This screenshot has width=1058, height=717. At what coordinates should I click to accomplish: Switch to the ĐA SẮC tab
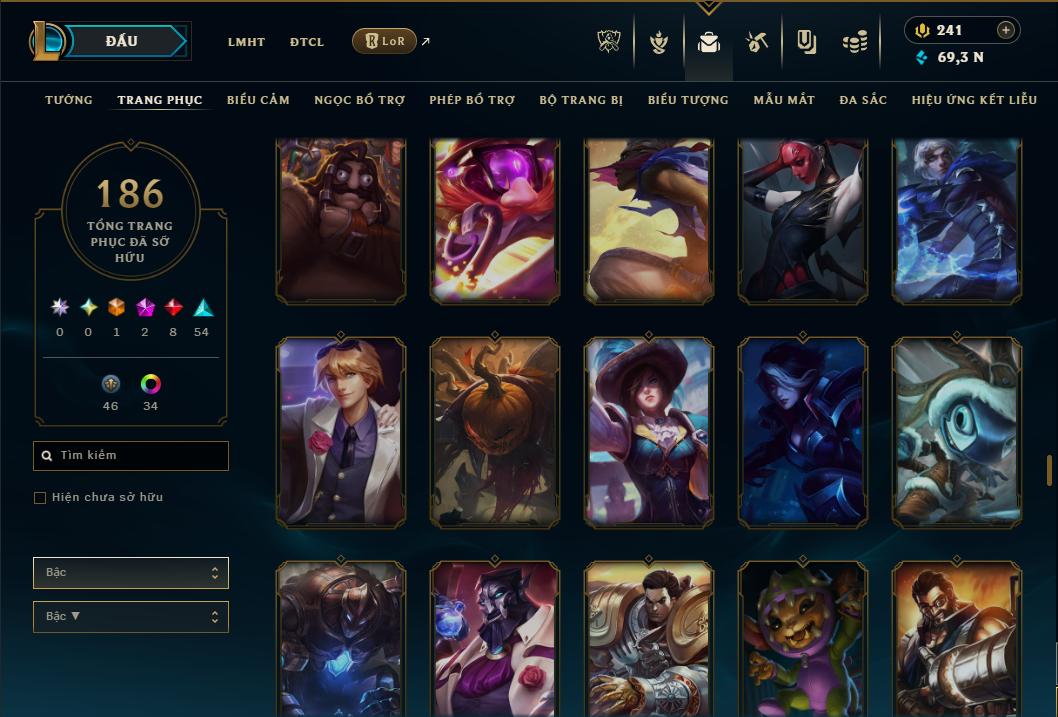tap(863, 100)
